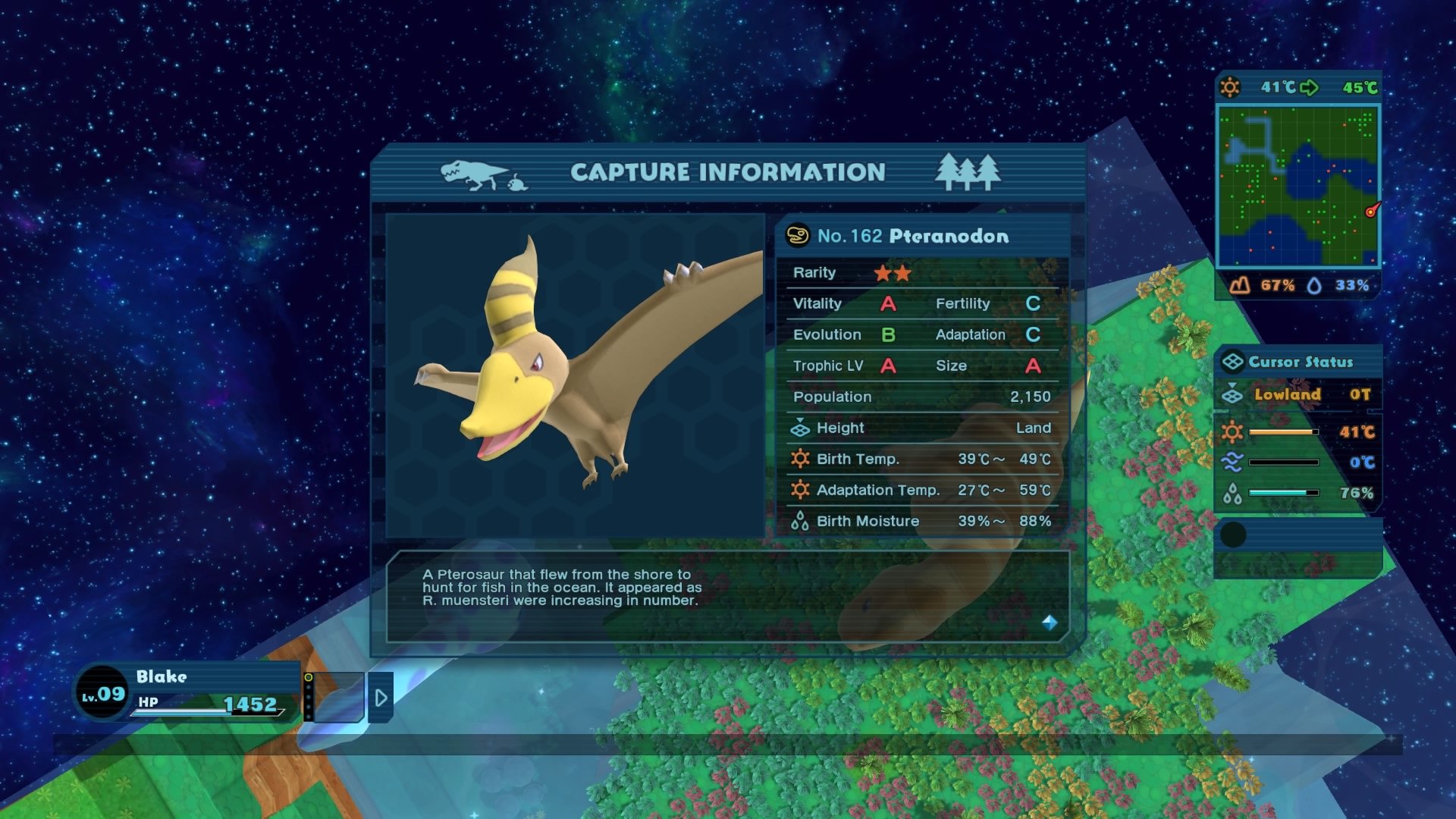The width and height of the screenshot is (1456, 819).
Task: Select the Cursor Status panel title
Action: coord(1301,362)
